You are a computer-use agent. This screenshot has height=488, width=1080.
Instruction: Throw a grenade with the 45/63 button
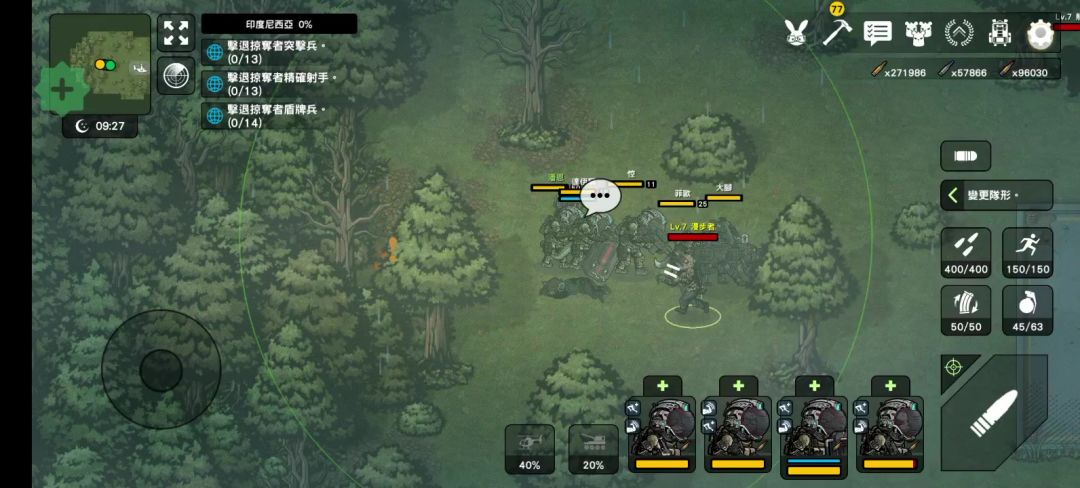pos(1020,311)
